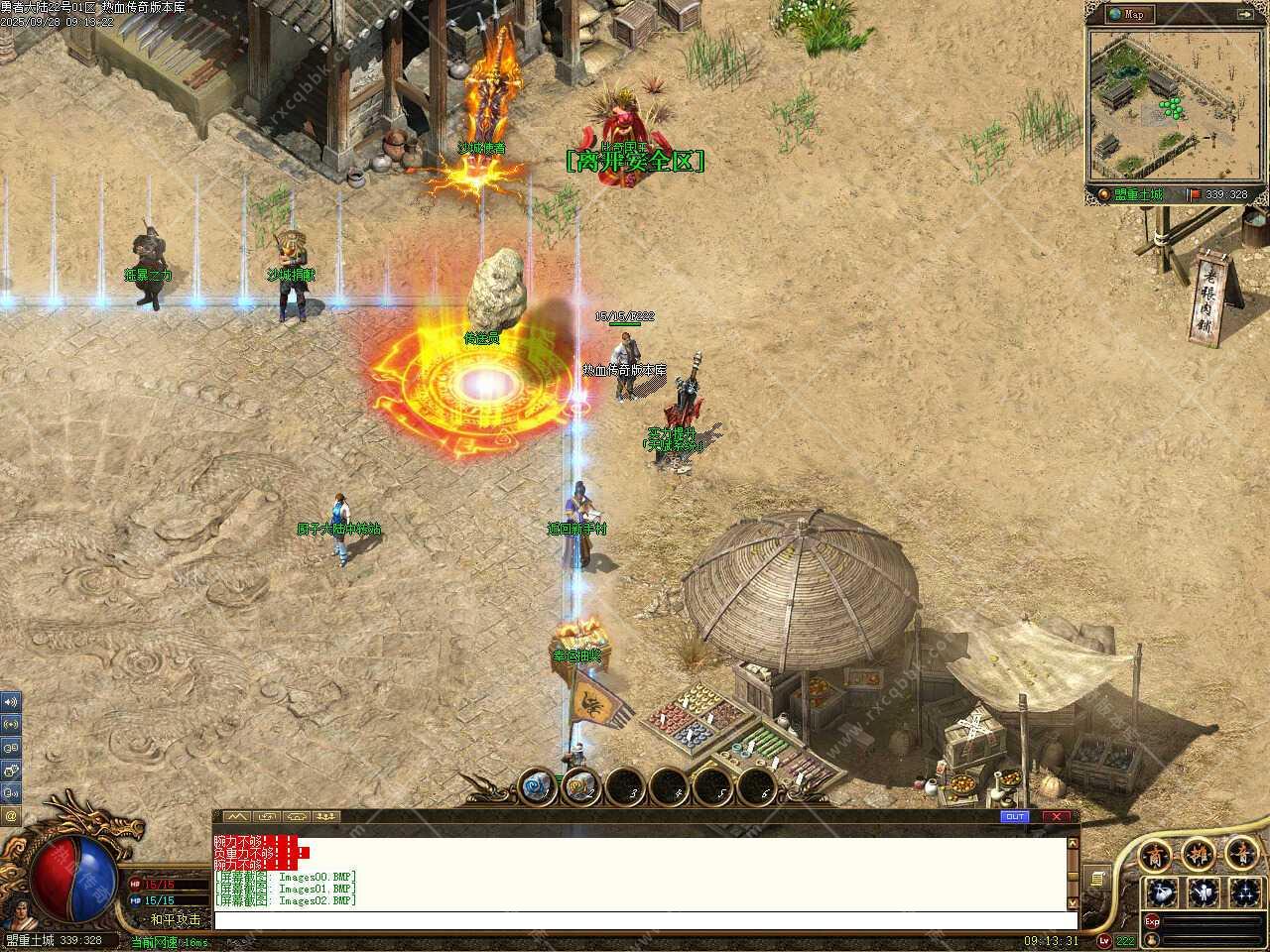Screen dimensions: 1270x952
Task: Toggle the sound speaker icon
Action: click(x=11, y=702)
